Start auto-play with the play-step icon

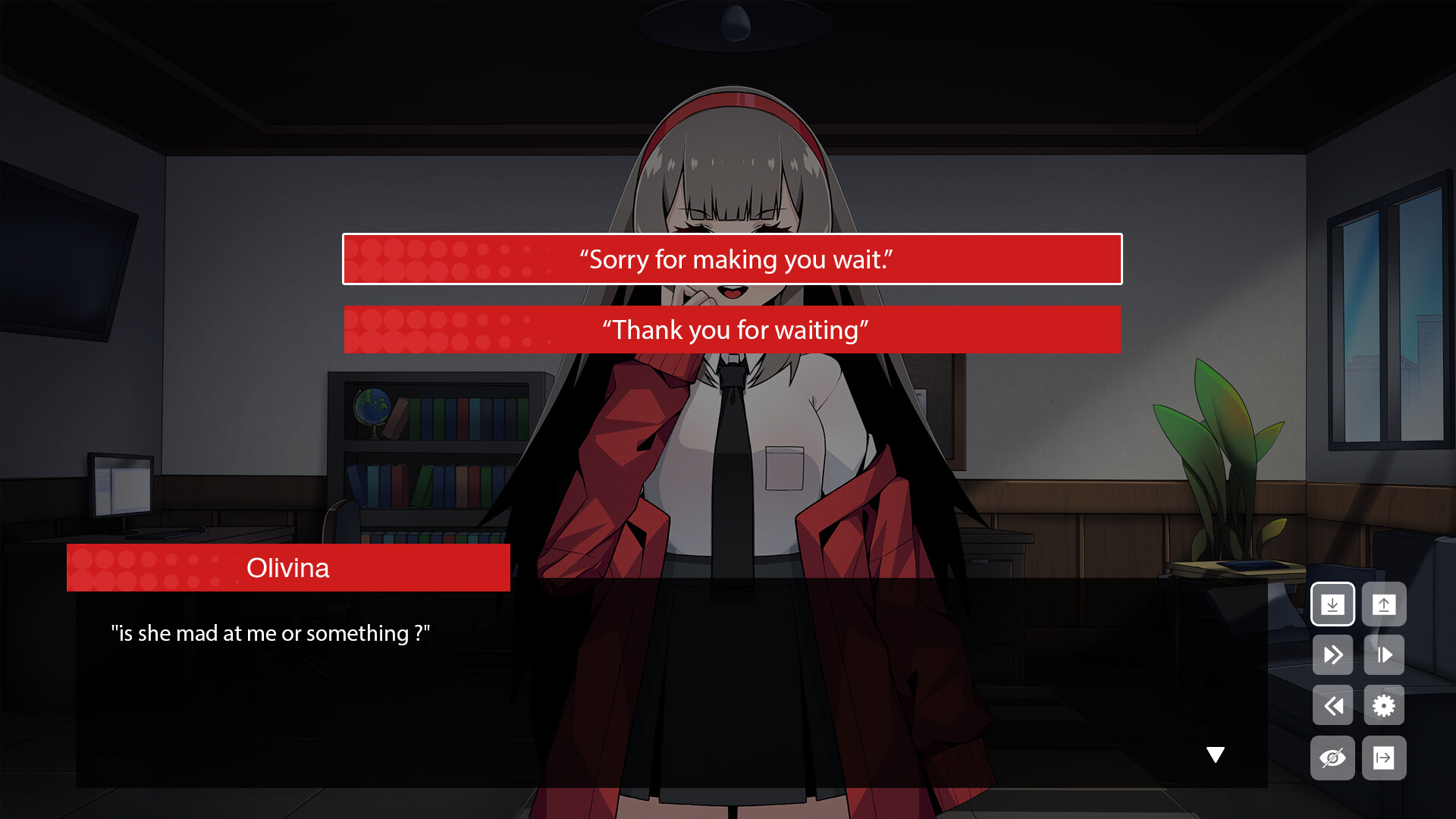pos(1384,654)
